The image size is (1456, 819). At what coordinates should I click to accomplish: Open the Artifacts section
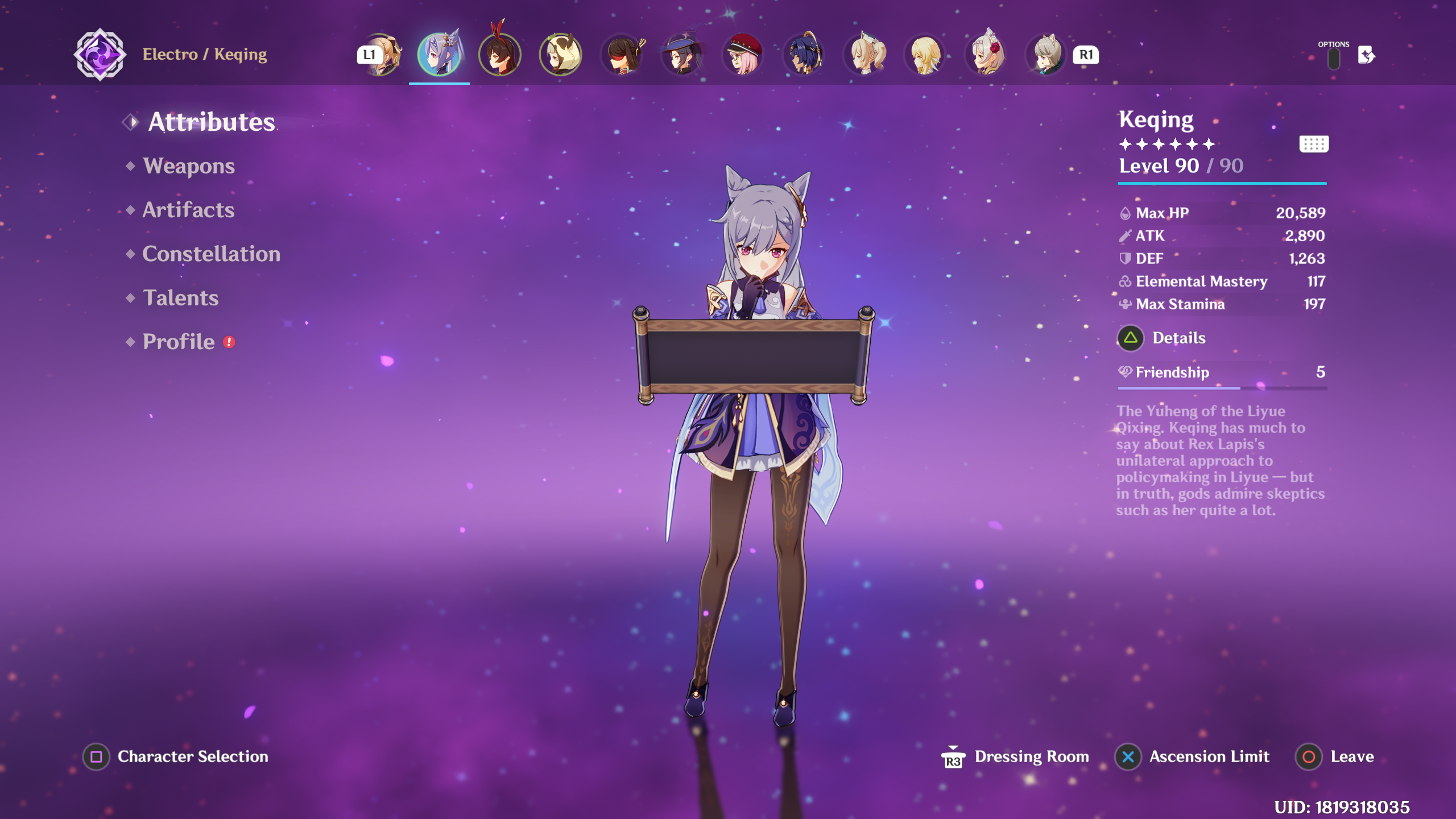188,210
